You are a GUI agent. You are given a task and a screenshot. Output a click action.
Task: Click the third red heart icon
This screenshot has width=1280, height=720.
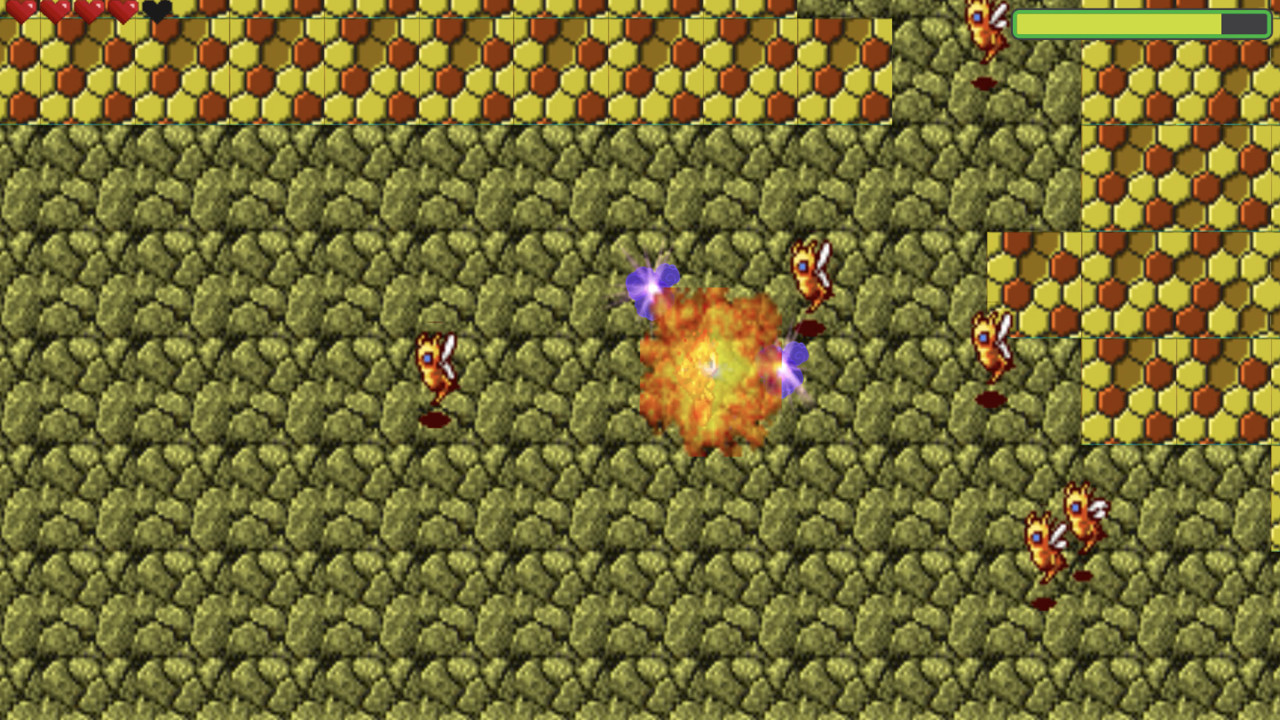(88, 10)
